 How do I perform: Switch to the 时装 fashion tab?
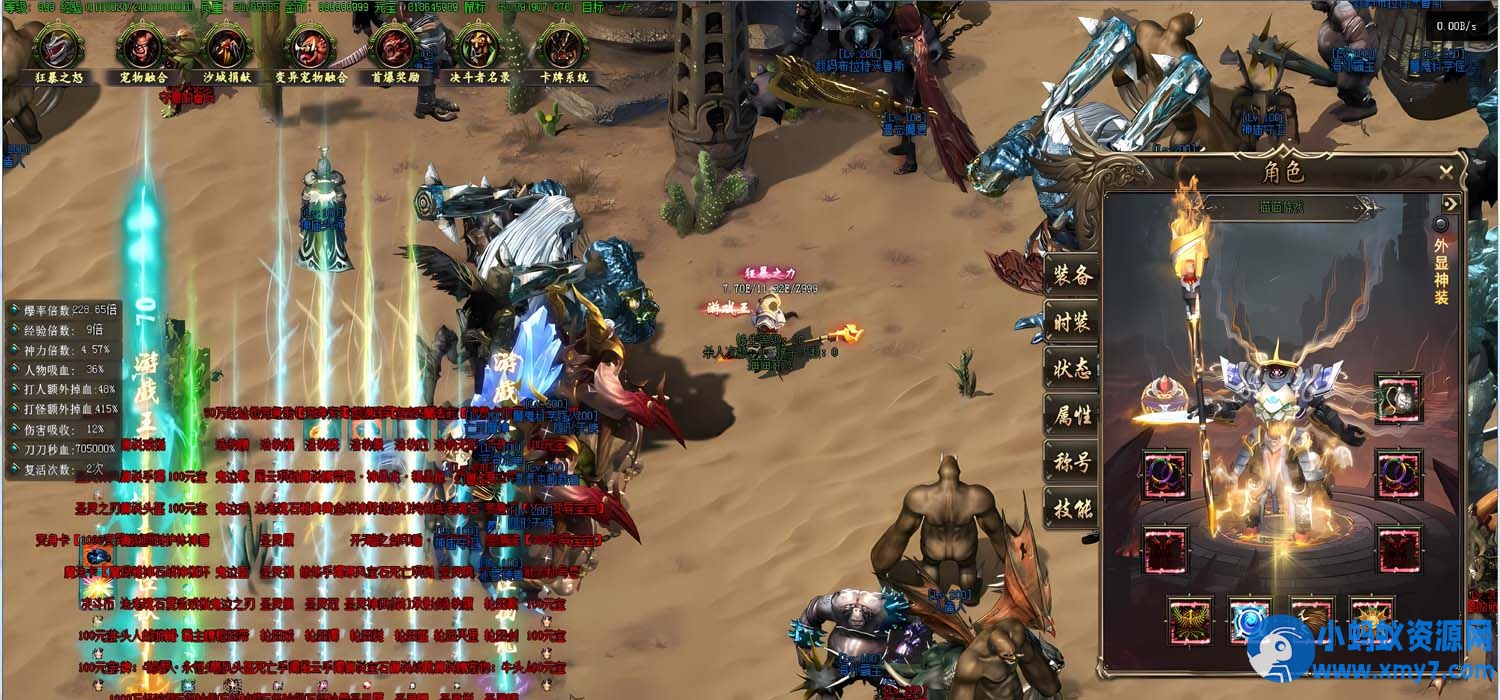click(1072, 322)
